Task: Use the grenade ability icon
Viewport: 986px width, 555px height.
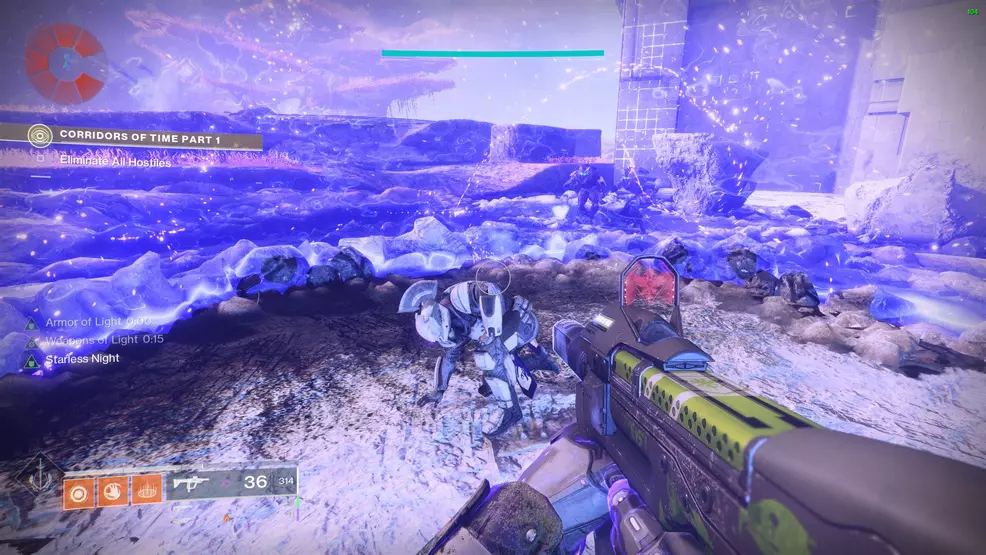Action: [76, 491]
